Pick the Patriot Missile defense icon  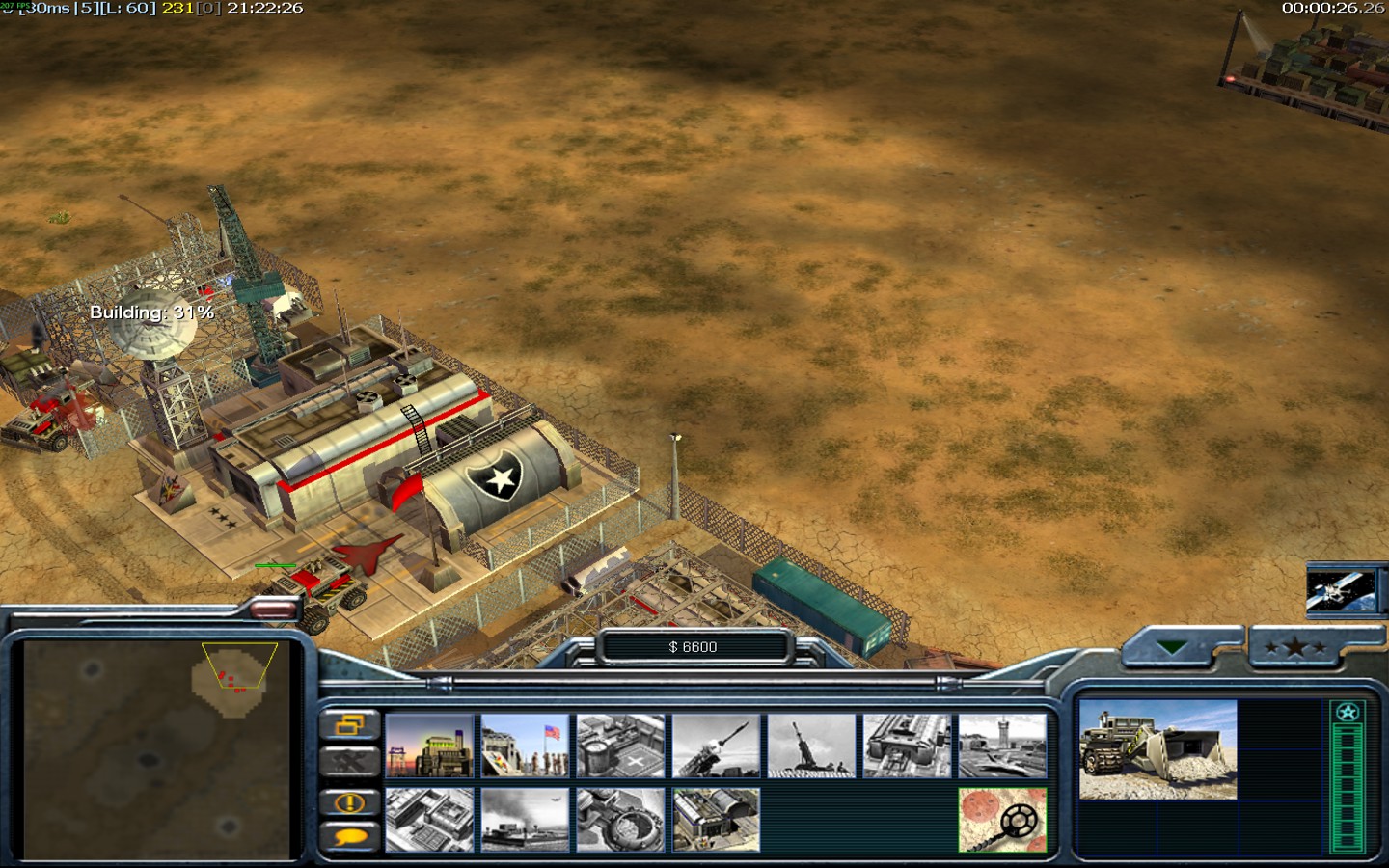(716, 746)
